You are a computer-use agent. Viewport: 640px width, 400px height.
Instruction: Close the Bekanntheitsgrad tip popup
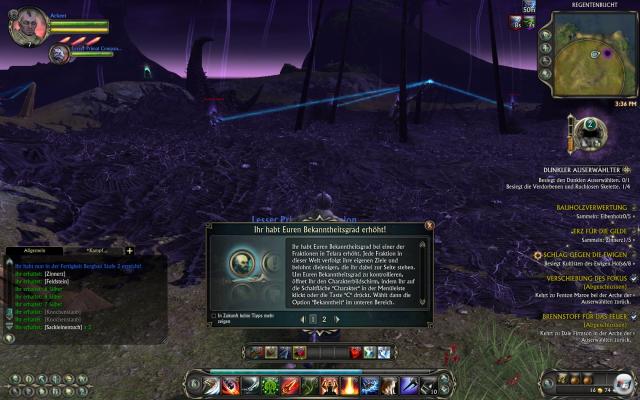tap(429, 226)
